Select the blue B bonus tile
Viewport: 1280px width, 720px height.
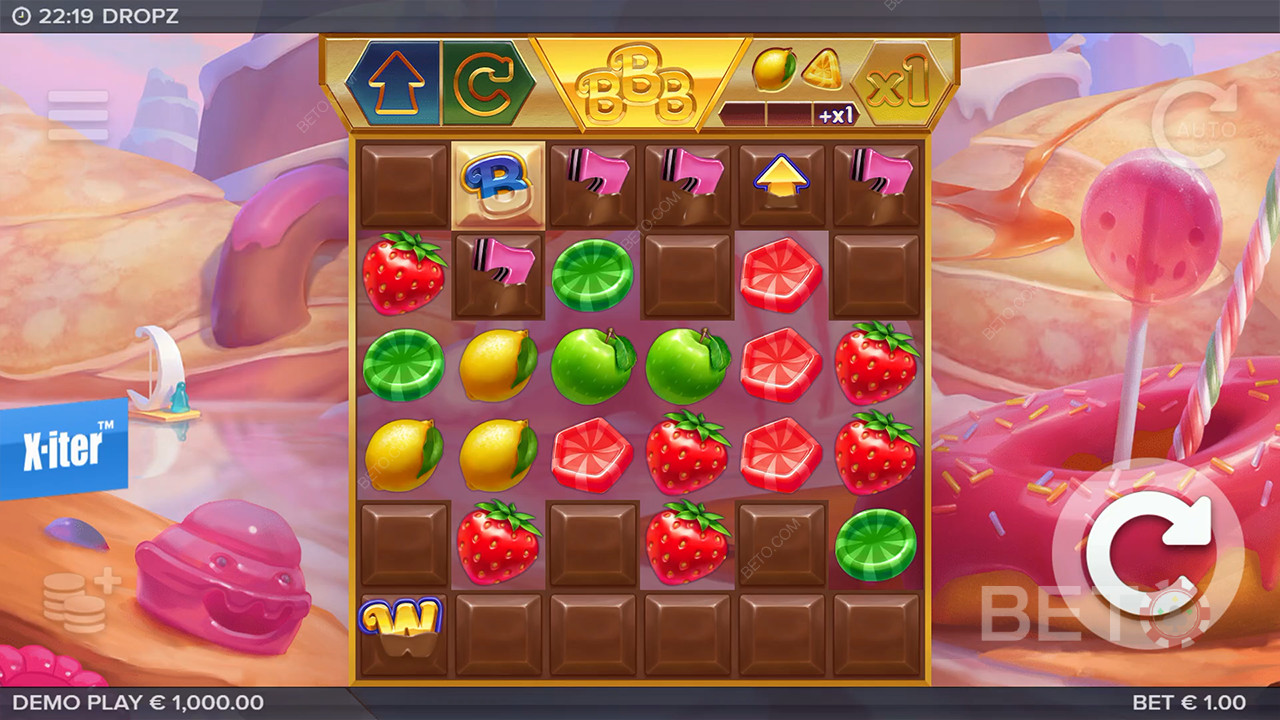(498, 185)
